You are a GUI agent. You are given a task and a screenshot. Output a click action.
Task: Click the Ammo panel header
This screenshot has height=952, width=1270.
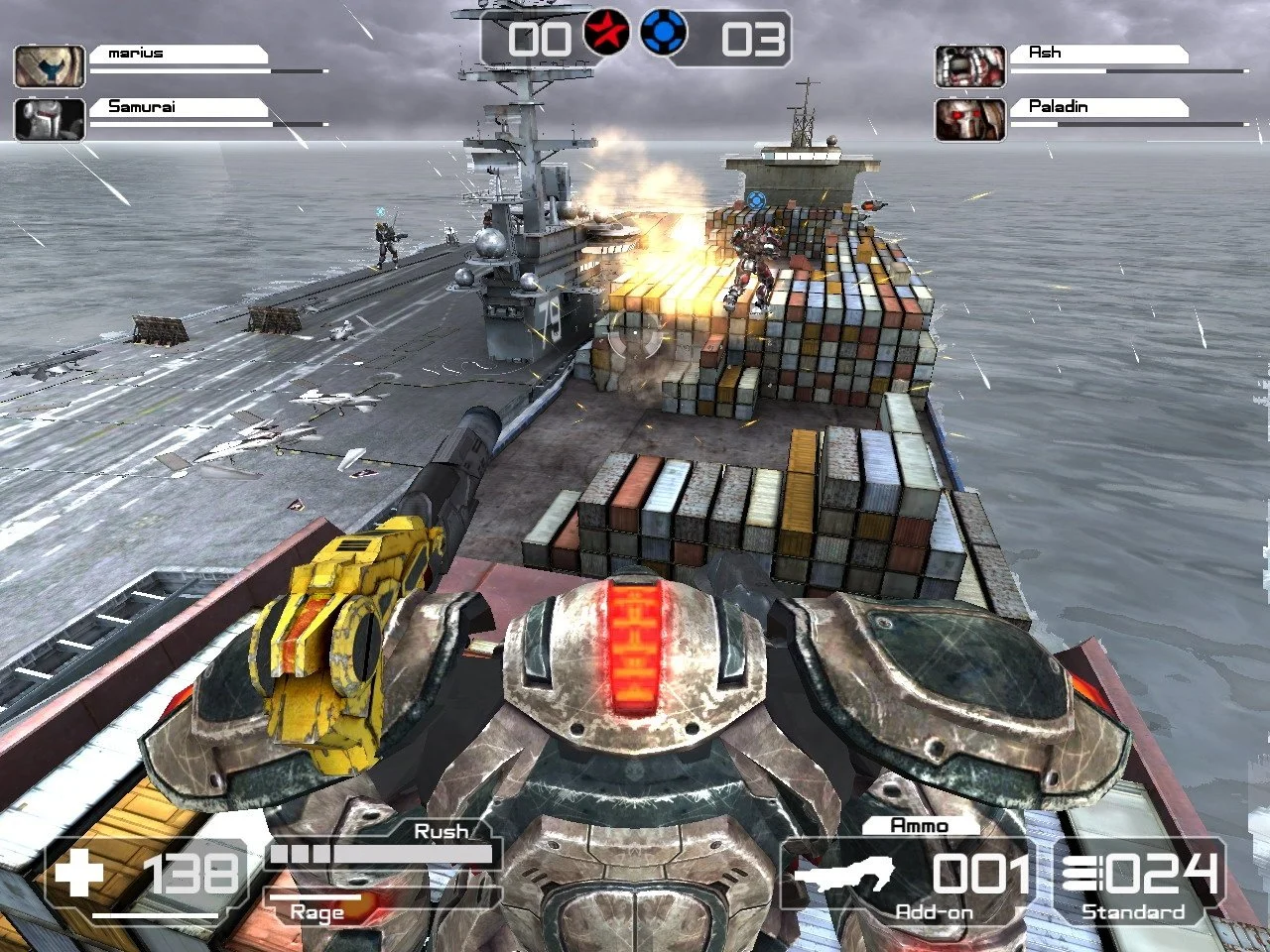click(921, 825)
